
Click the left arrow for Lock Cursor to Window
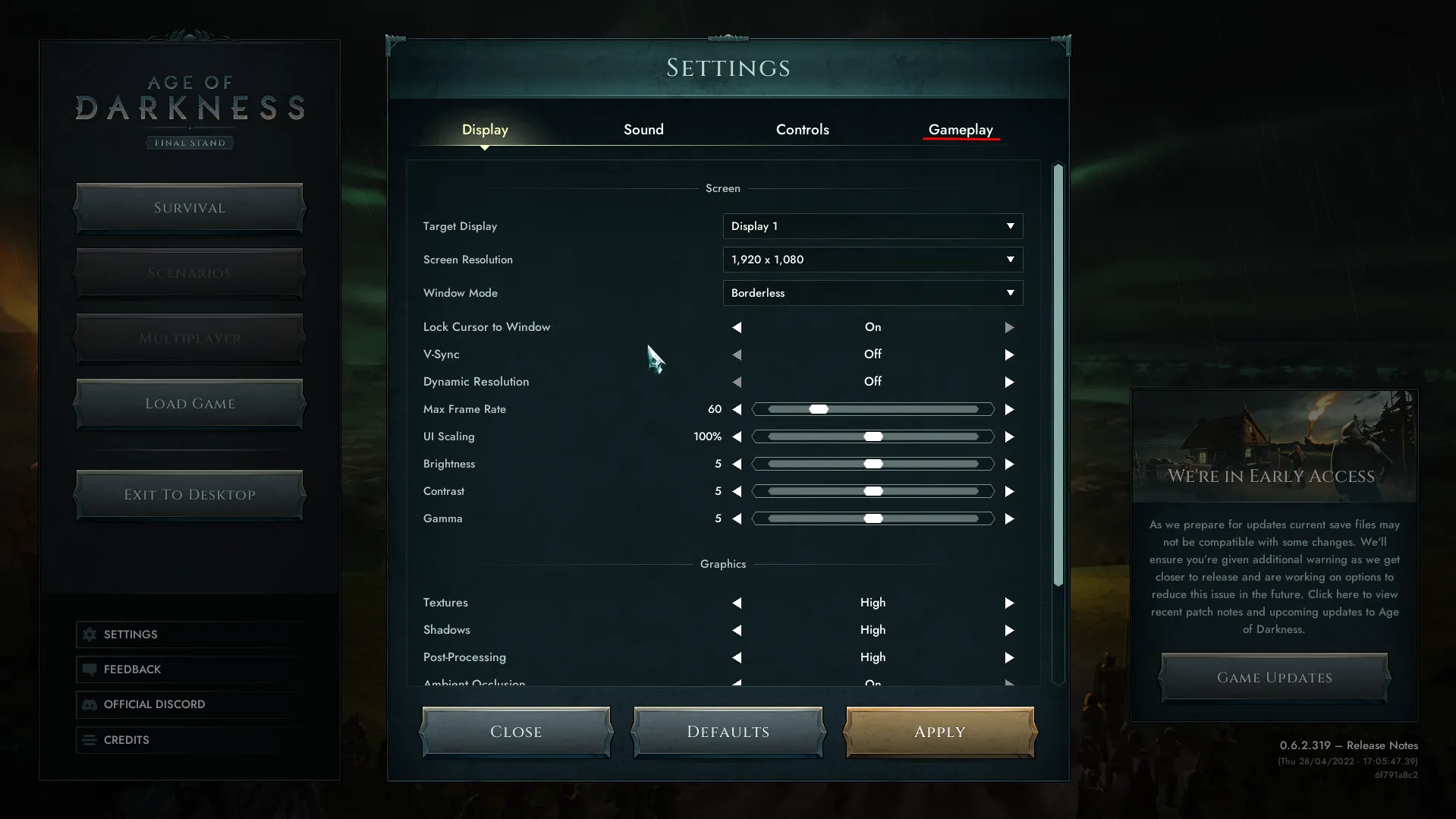tap(737, 327)
